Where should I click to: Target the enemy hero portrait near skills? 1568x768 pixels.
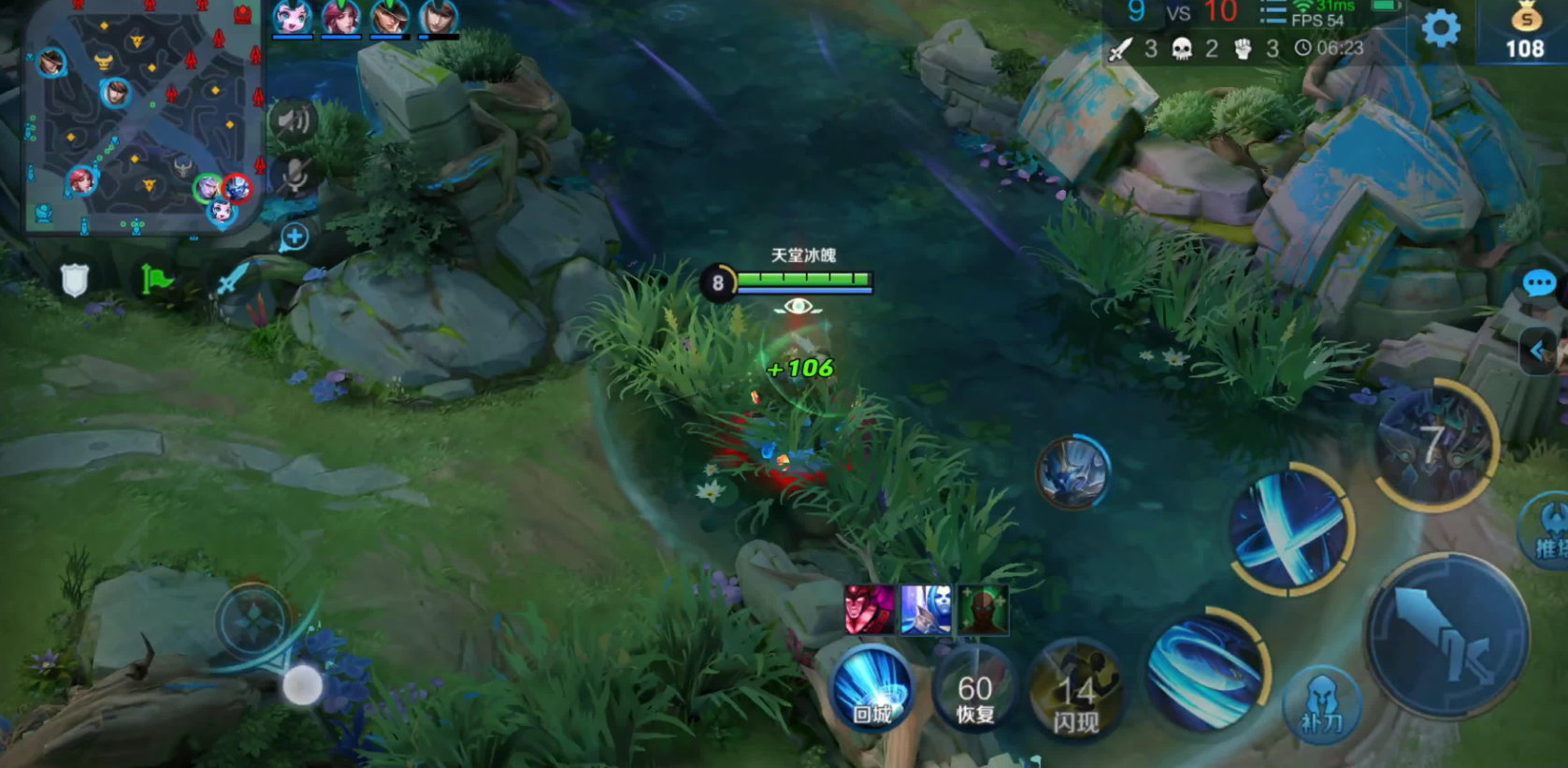pos(1072,472)
